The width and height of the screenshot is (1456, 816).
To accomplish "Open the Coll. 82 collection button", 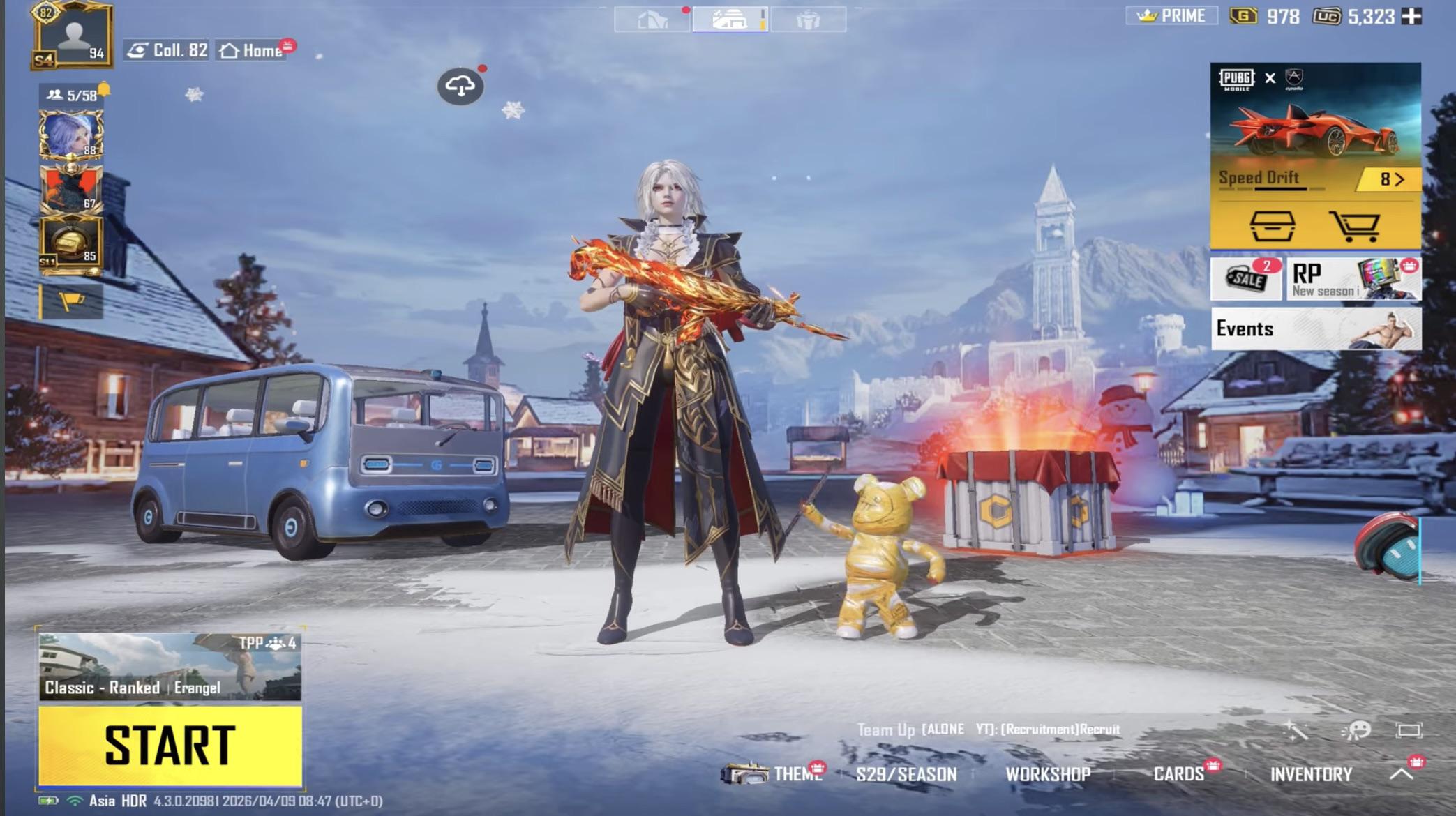I will (x=167, y=50).
